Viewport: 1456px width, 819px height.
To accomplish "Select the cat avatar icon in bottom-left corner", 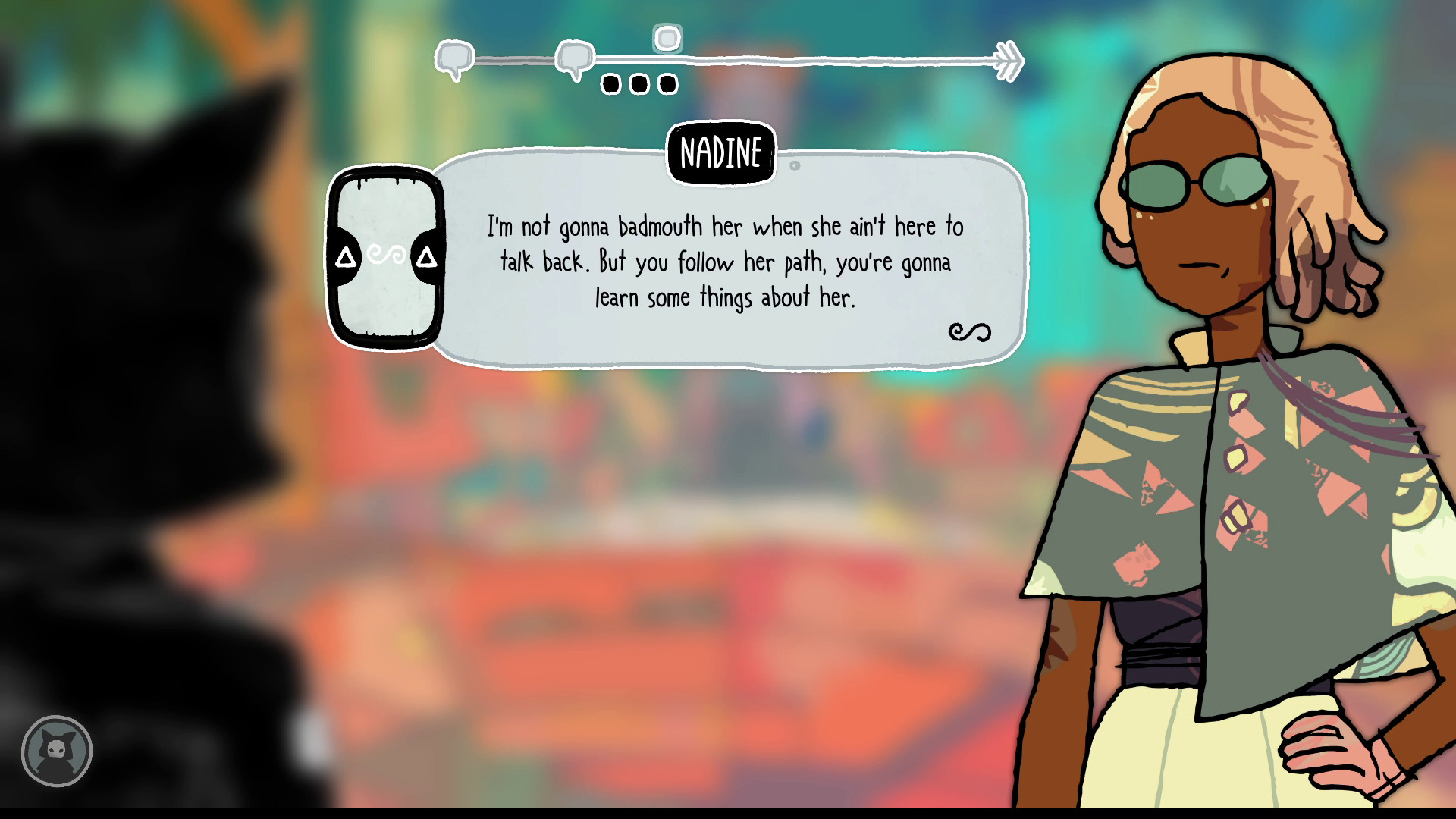I will coord(57,751).
